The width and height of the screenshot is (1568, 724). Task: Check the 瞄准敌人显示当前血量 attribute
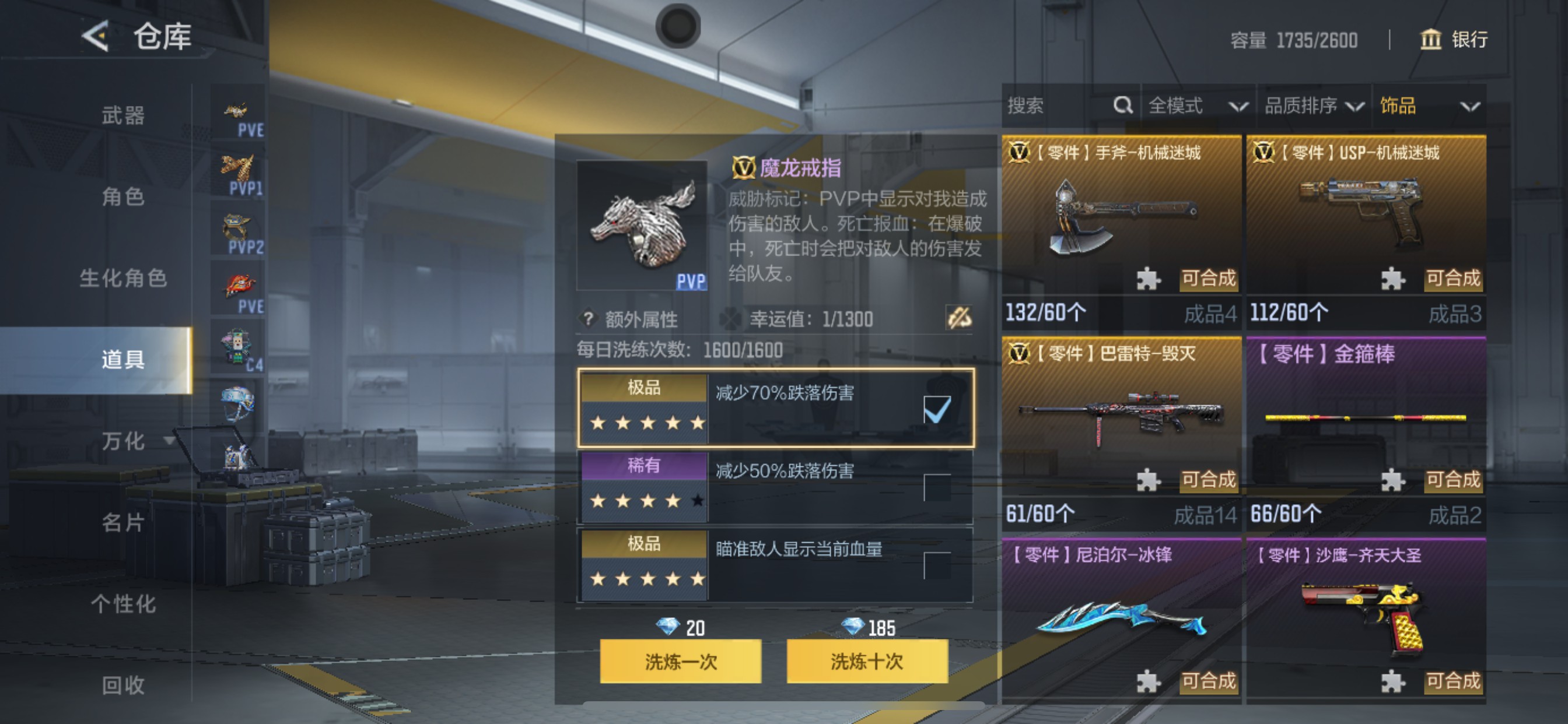[939, 565]
